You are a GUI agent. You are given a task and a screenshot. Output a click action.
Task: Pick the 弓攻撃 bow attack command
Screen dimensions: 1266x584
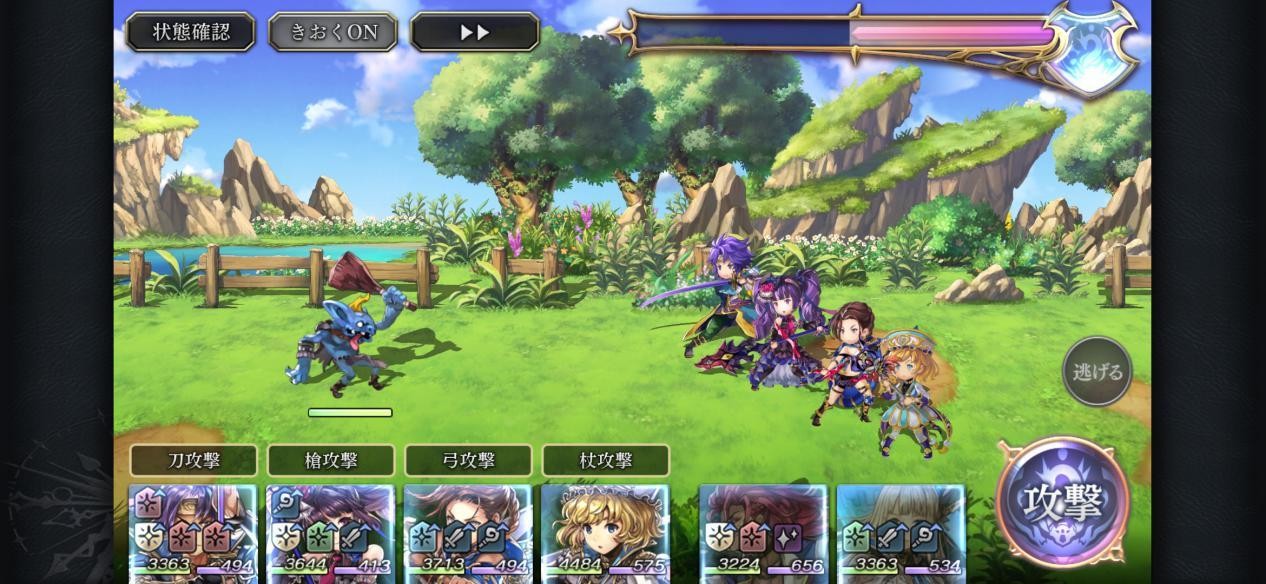click(x=468, y=460)
